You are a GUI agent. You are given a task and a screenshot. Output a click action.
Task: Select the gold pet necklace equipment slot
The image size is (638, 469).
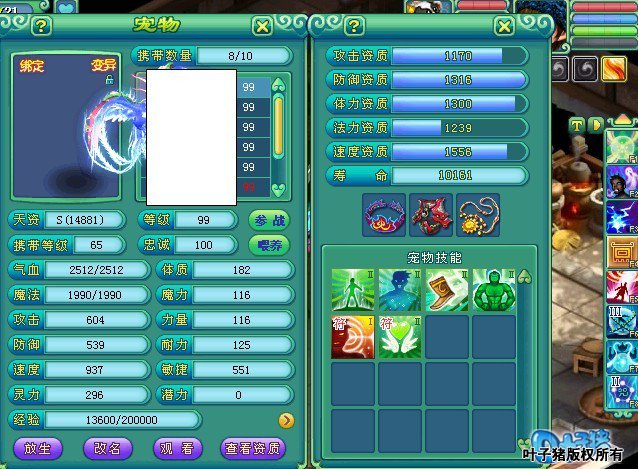pyautogui.click(x=476, y=215)
